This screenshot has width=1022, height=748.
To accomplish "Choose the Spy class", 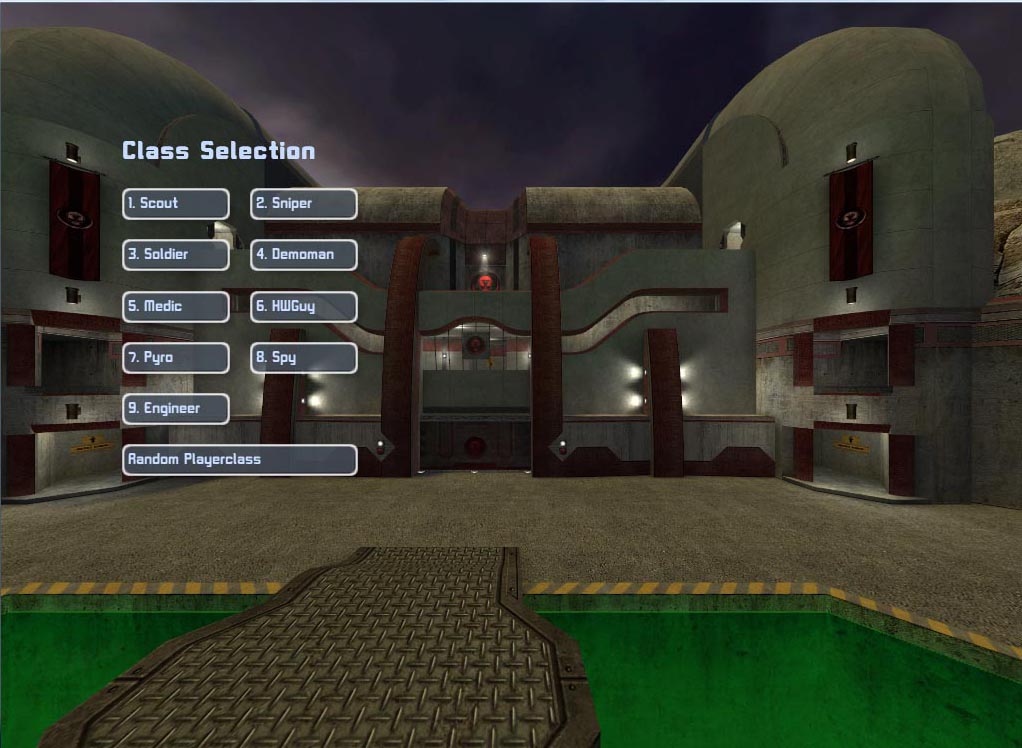I will [303, 358].
